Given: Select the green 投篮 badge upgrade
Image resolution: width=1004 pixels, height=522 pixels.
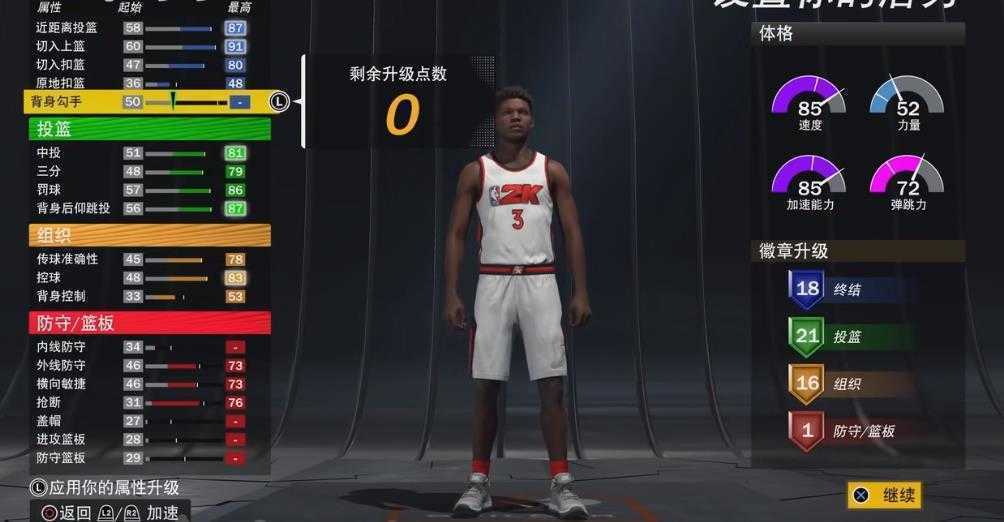Looking at the screenshot, I should 850,337.
